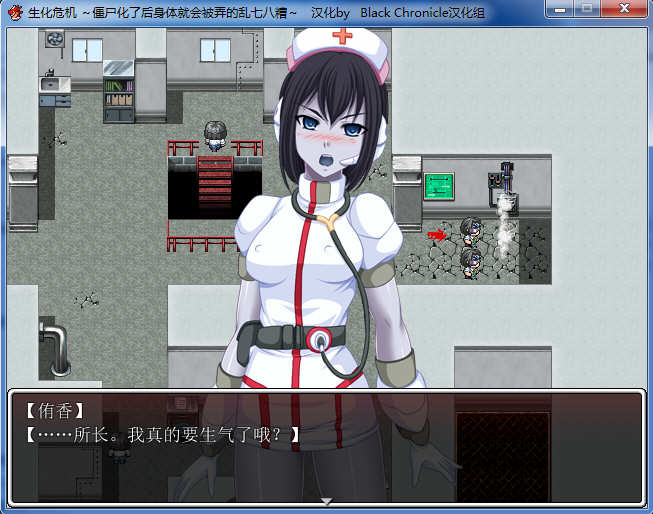Advance the dialogue text box
This screenshot has height=514, width=653.
tap(326, 445)
